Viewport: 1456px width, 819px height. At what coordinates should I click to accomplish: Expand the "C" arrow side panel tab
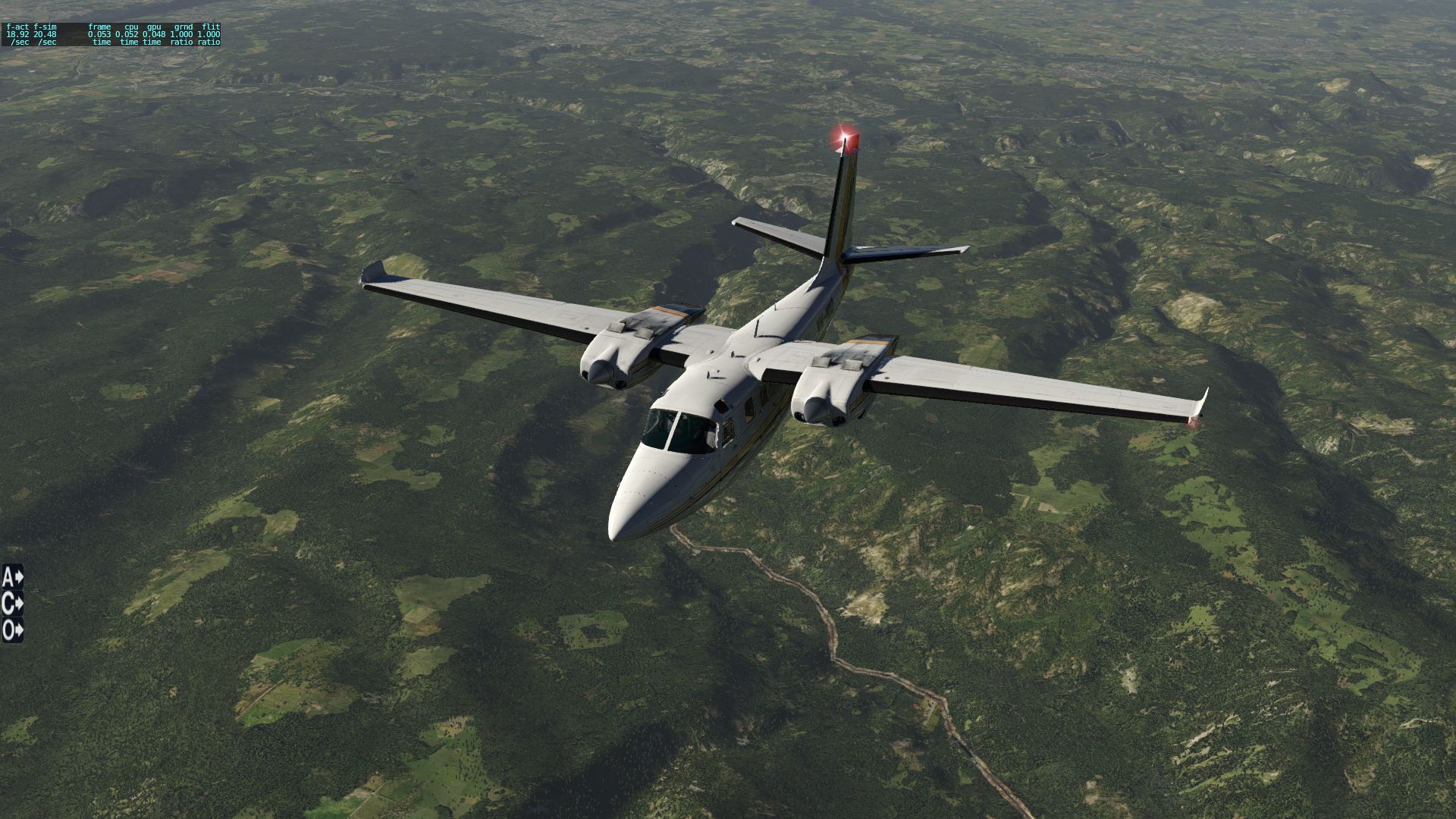(13, 604)
